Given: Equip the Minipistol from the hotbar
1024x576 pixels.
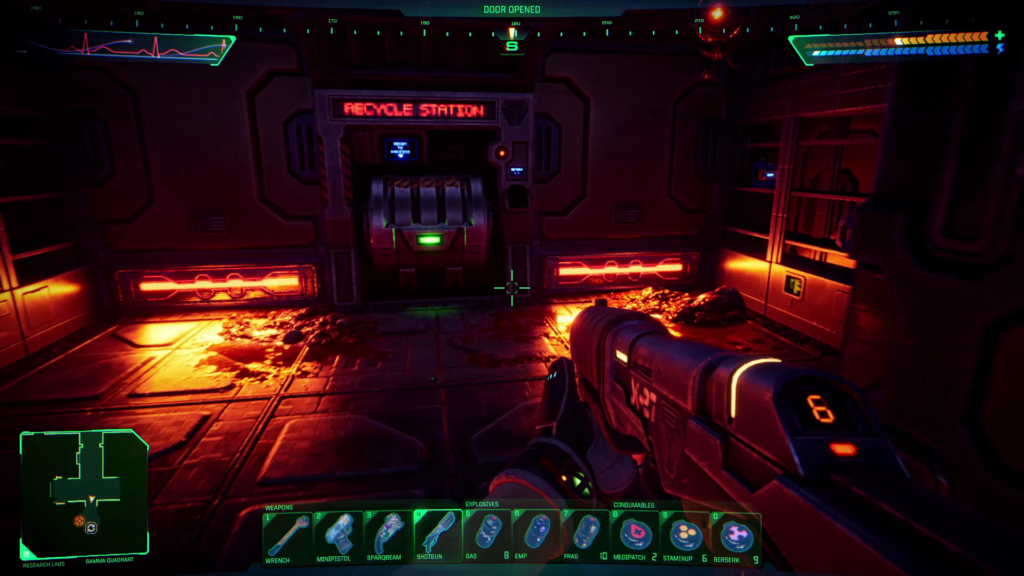Looking at the screenshot, I should click(x=337, y=535).
